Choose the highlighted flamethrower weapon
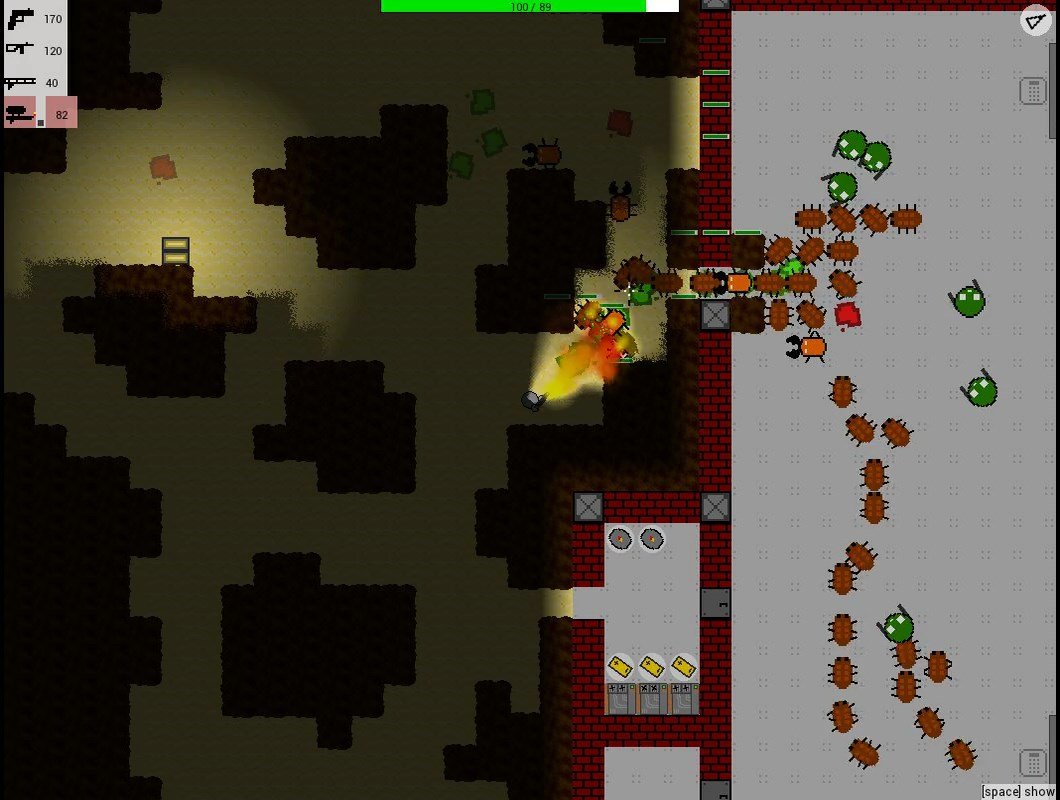The width and height of the screenshot is (1060, 800). tap(21, 114)
